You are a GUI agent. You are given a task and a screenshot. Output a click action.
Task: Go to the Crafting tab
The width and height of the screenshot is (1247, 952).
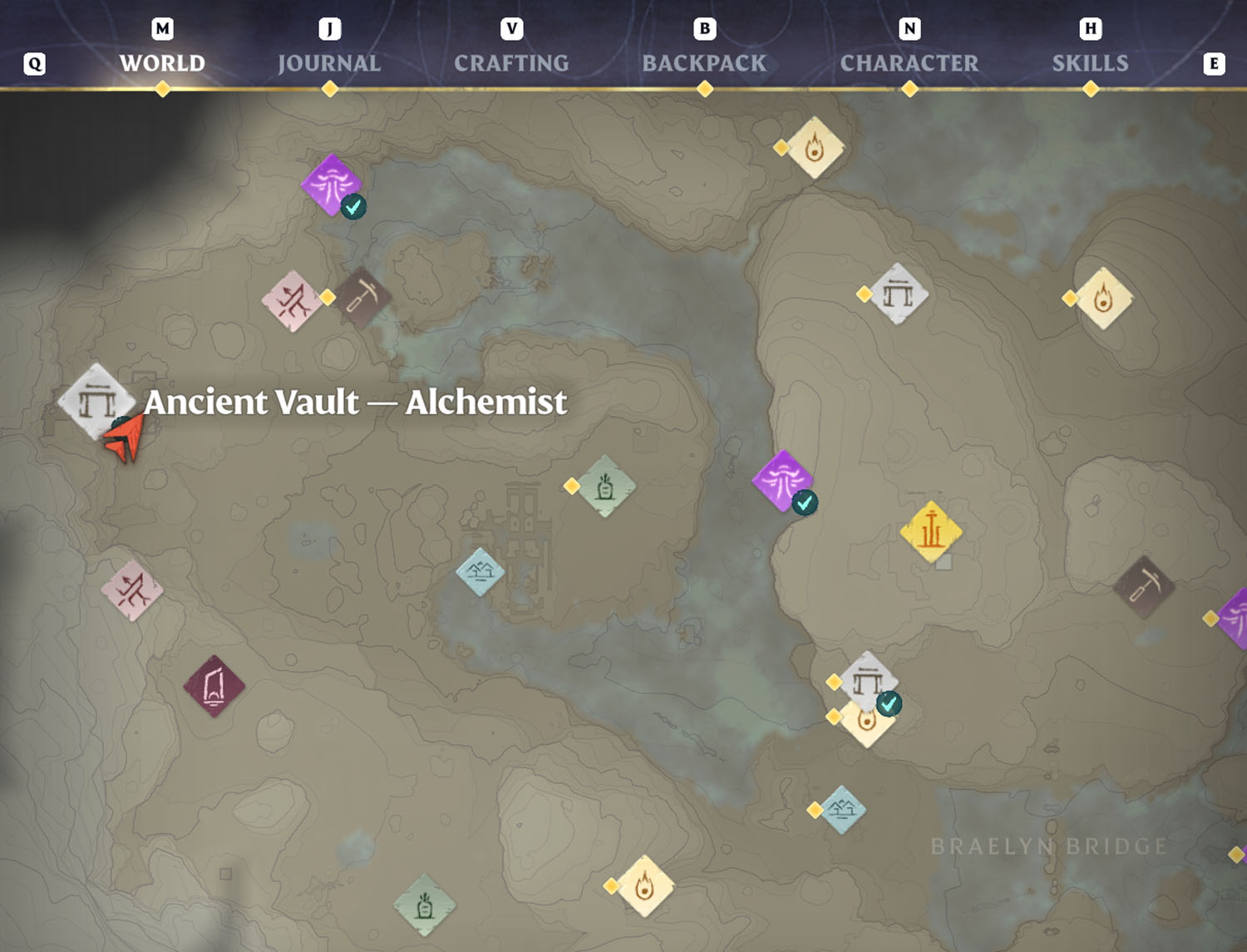511,63
